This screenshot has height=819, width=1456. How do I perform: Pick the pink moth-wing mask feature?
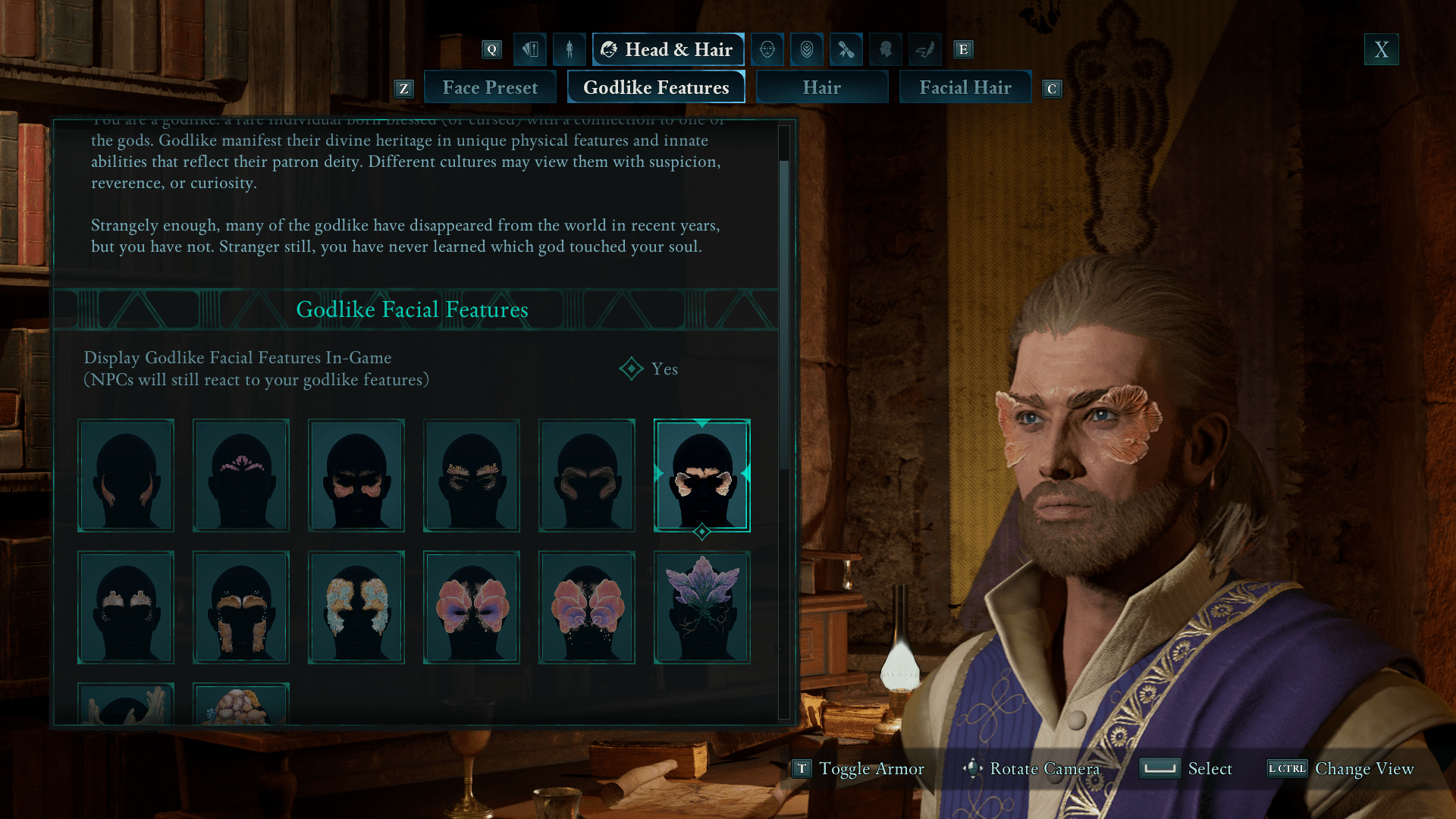(x=471, y=607)
